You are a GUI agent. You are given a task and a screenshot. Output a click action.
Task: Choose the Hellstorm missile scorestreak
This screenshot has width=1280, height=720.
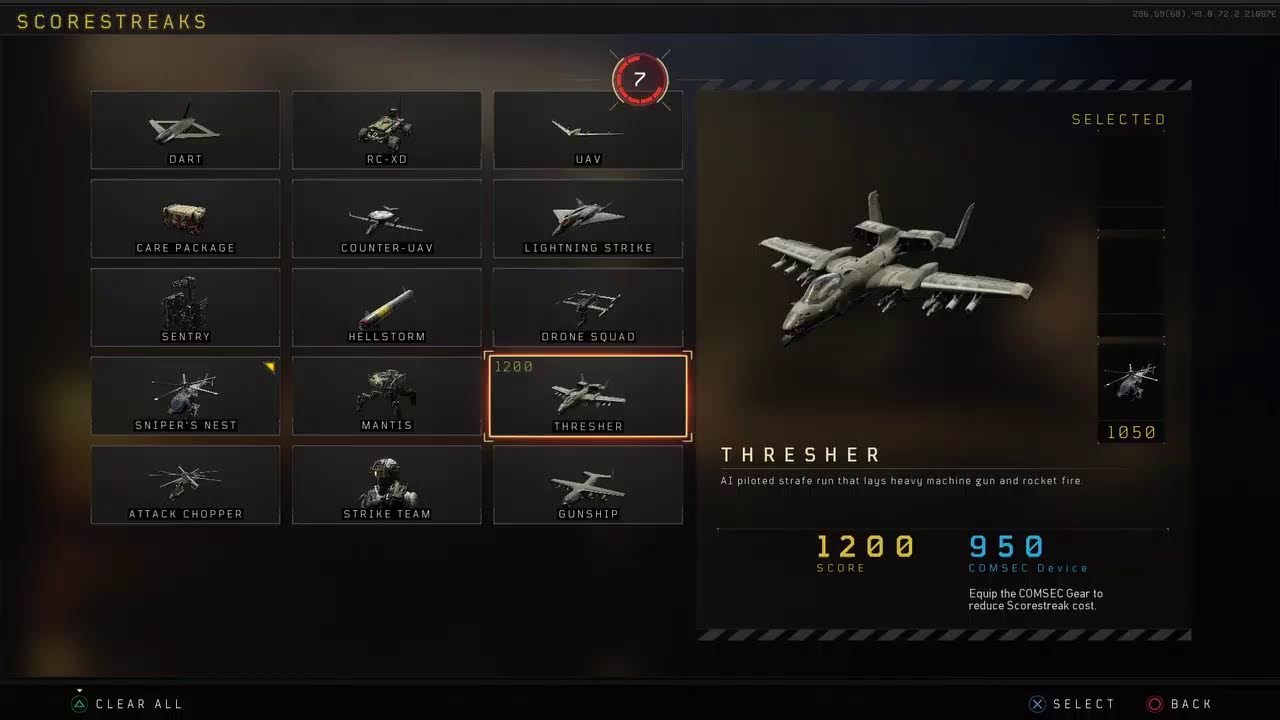(386, 307)
